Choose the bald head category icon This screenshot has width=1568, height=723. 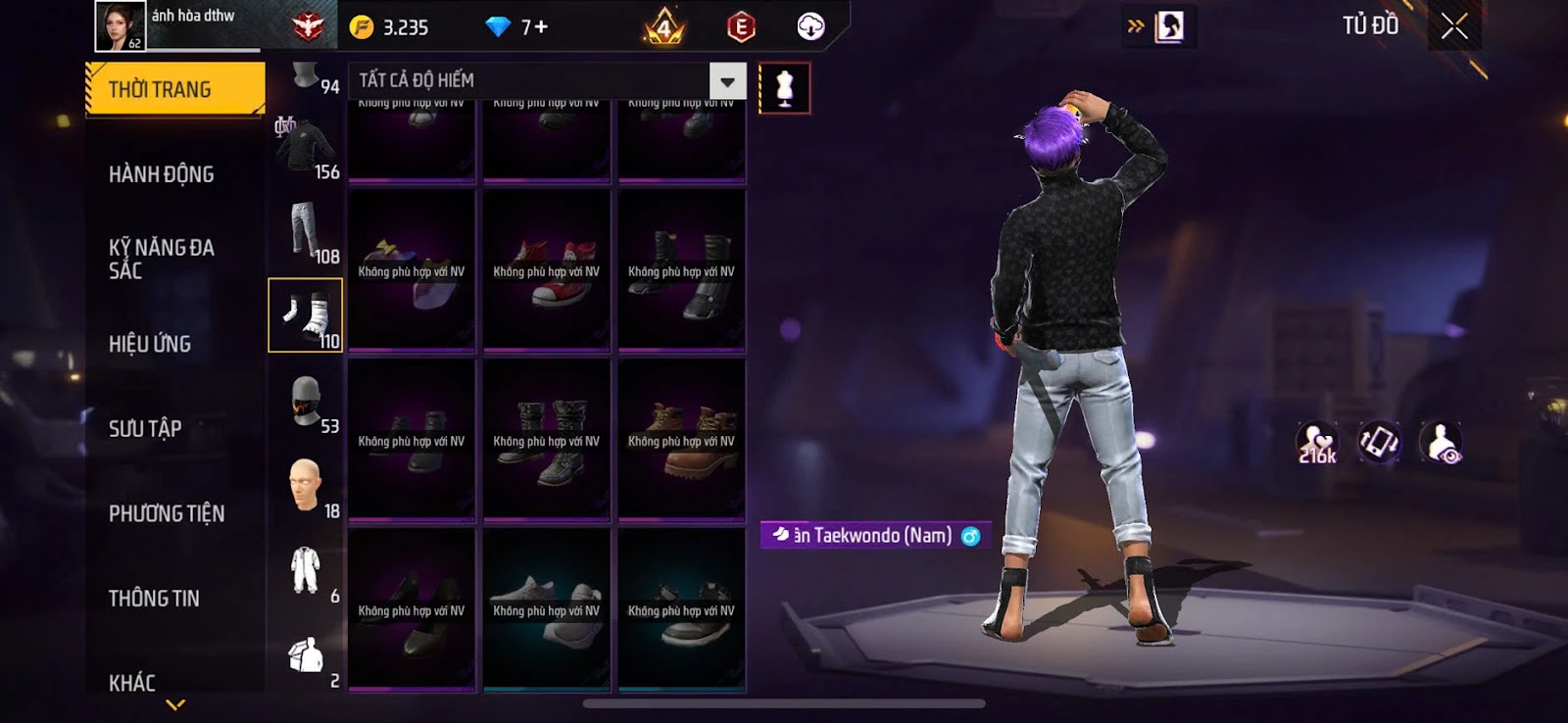tap(306, 485)
